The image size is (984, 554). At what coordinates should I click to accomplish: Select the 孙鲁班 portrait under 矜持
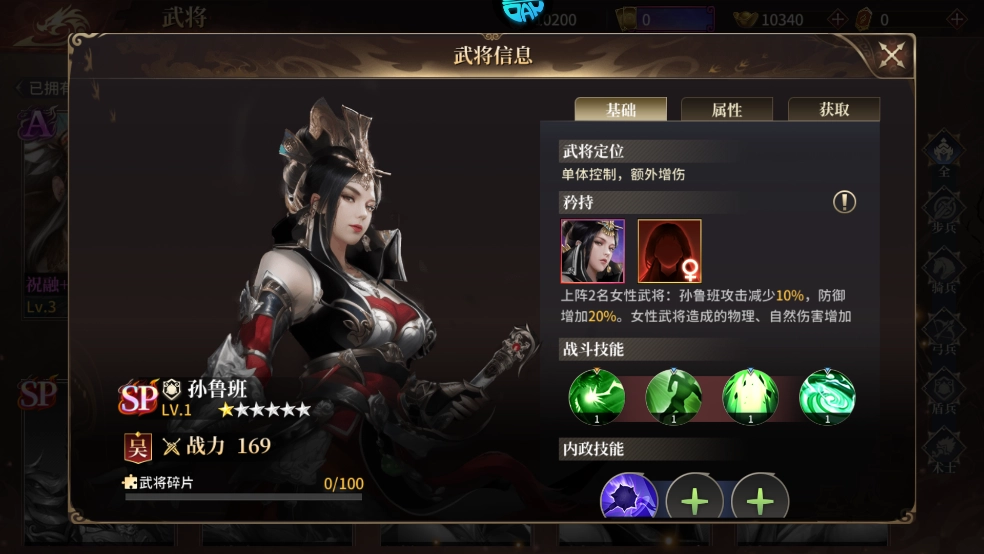pos(593,251)
